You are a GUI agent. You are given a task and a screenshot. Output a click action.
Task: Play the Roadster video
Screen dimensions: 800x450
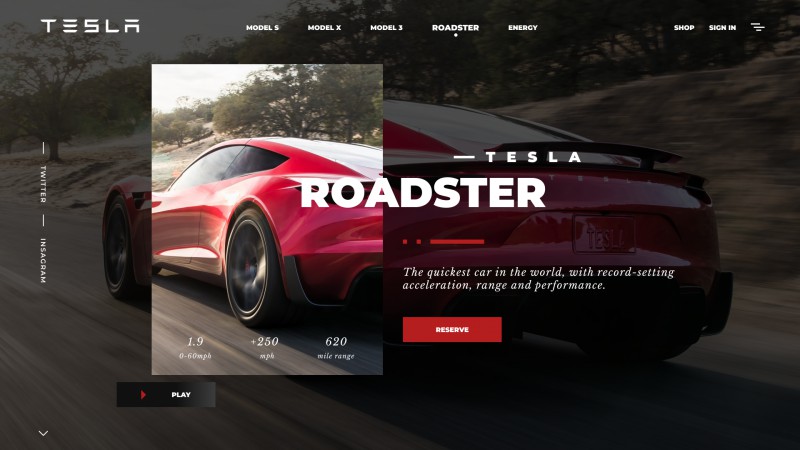pos(166,395)
